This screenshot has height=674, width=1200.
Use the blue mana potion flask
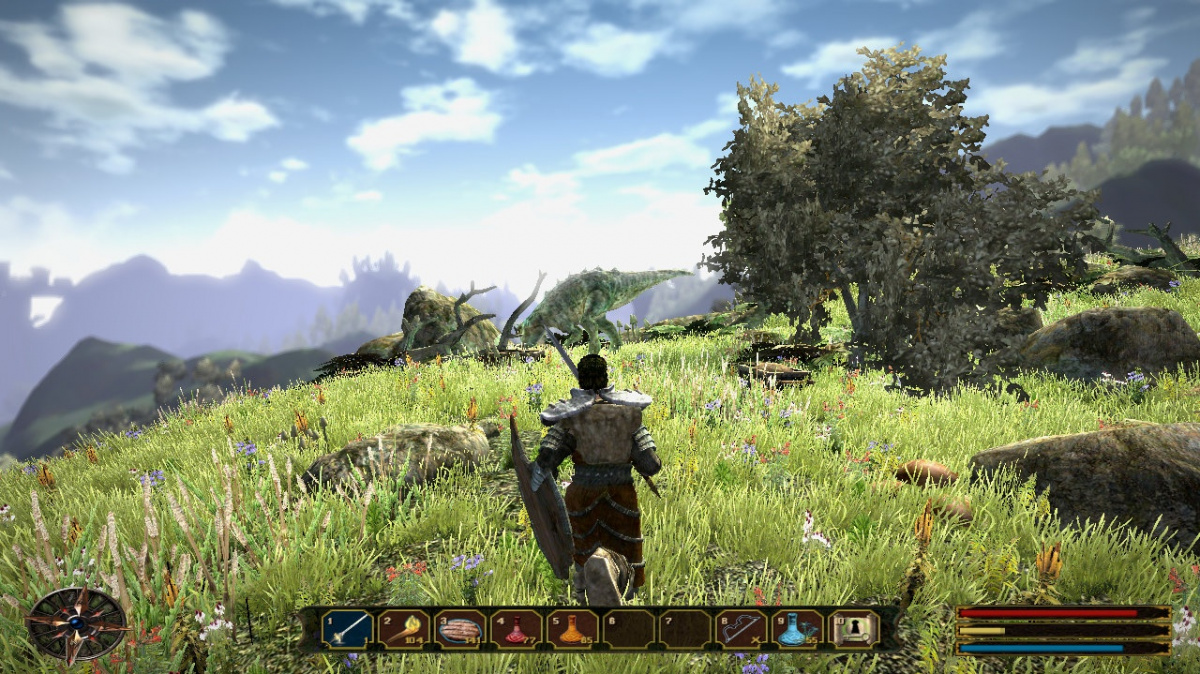(x=798, y=629)
